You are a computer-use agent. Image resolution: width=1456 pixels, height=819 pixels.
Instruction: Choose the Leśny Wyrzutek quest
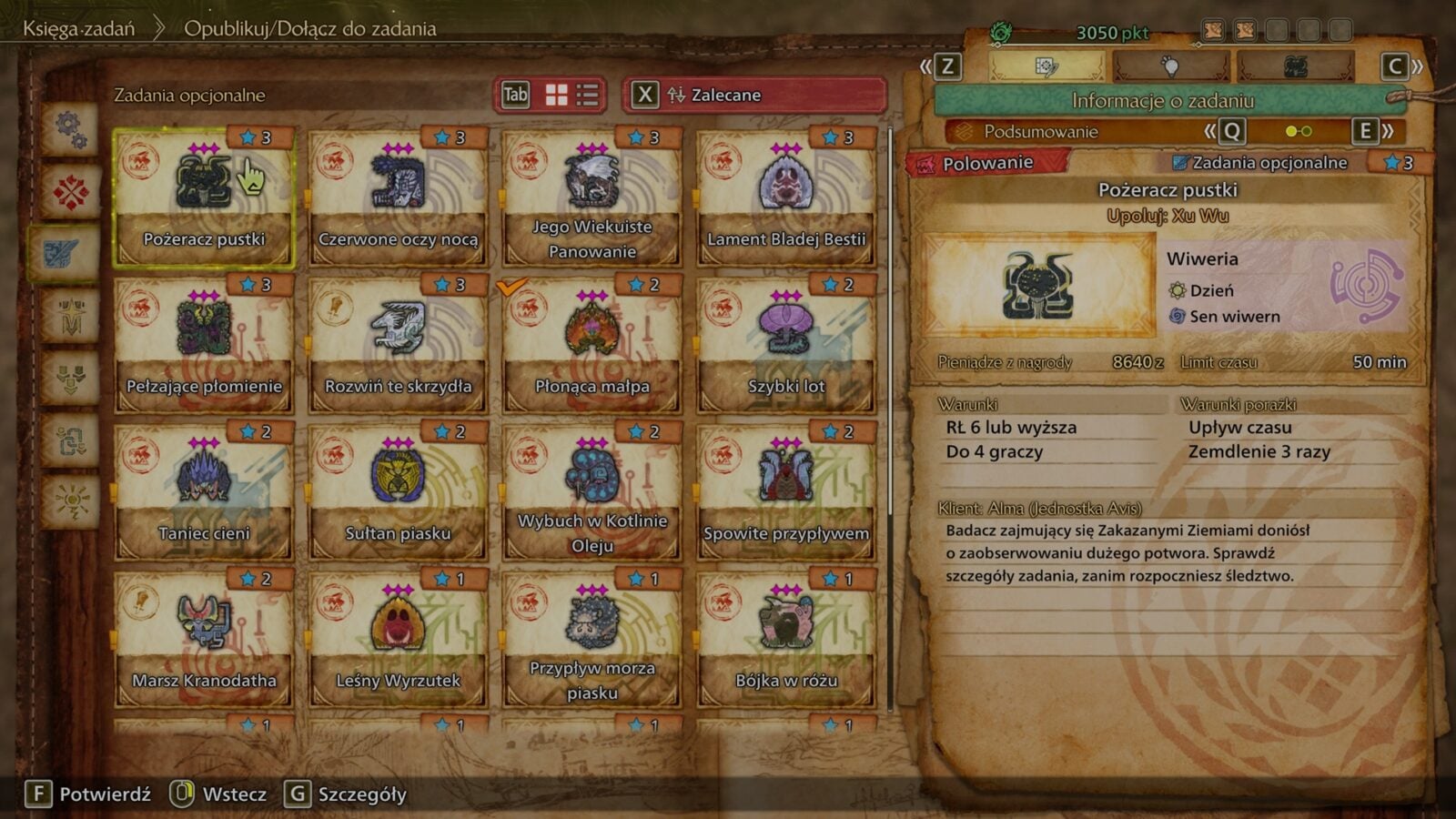click(x=398, y=640)
